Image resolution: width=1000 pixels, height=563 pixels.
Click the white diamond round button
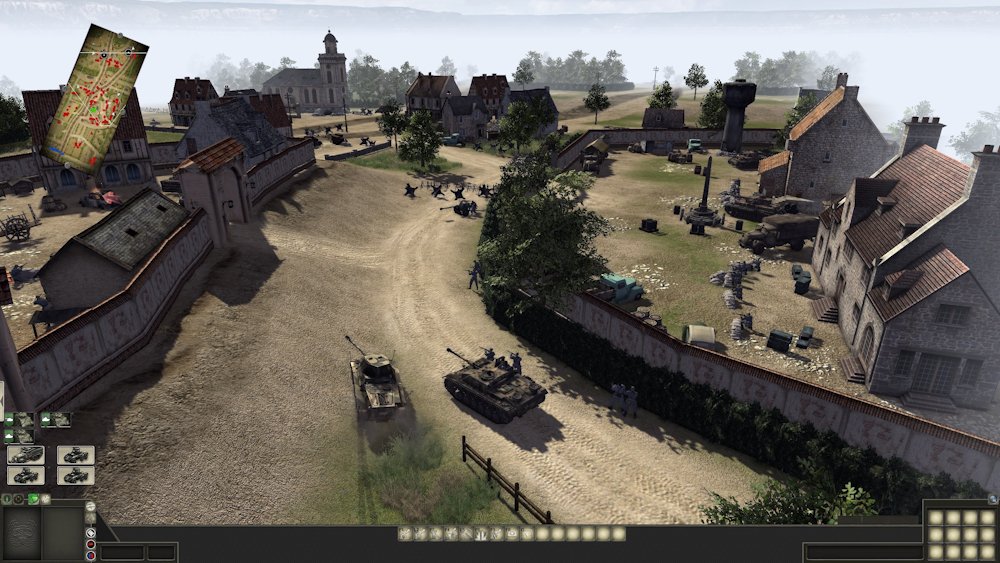91,532
